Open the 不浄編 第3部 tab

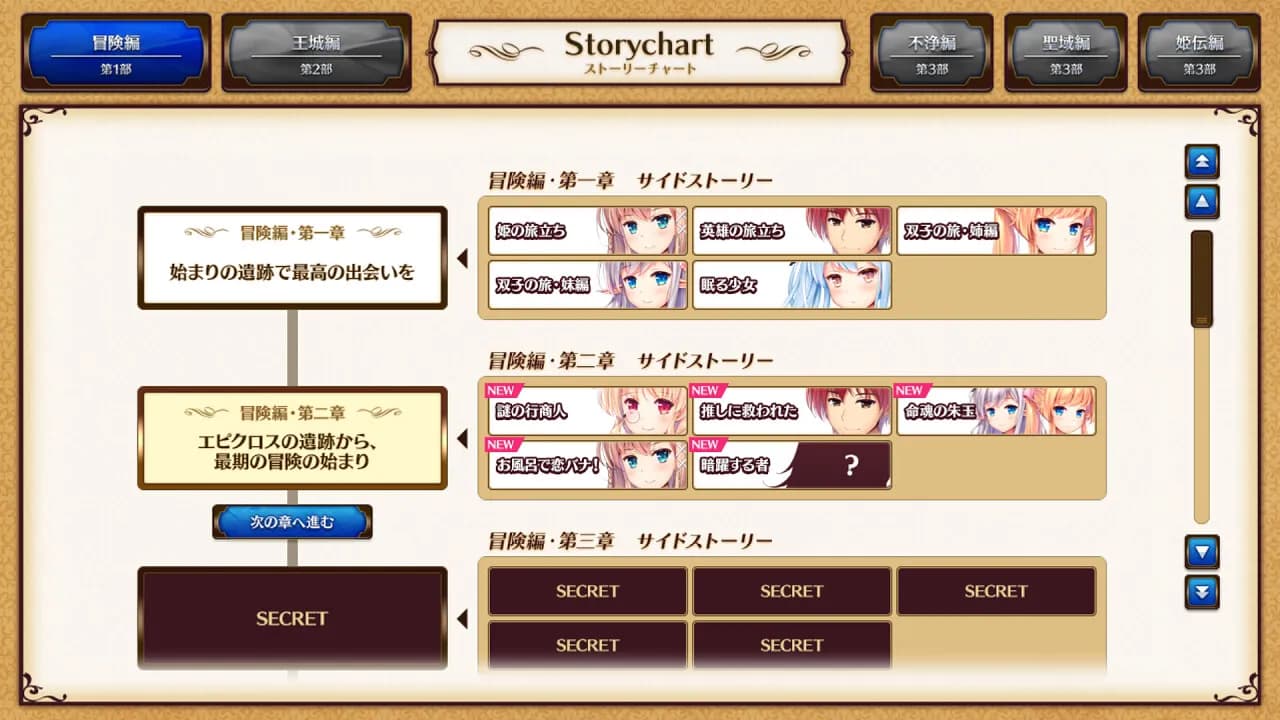coord(930,53)
